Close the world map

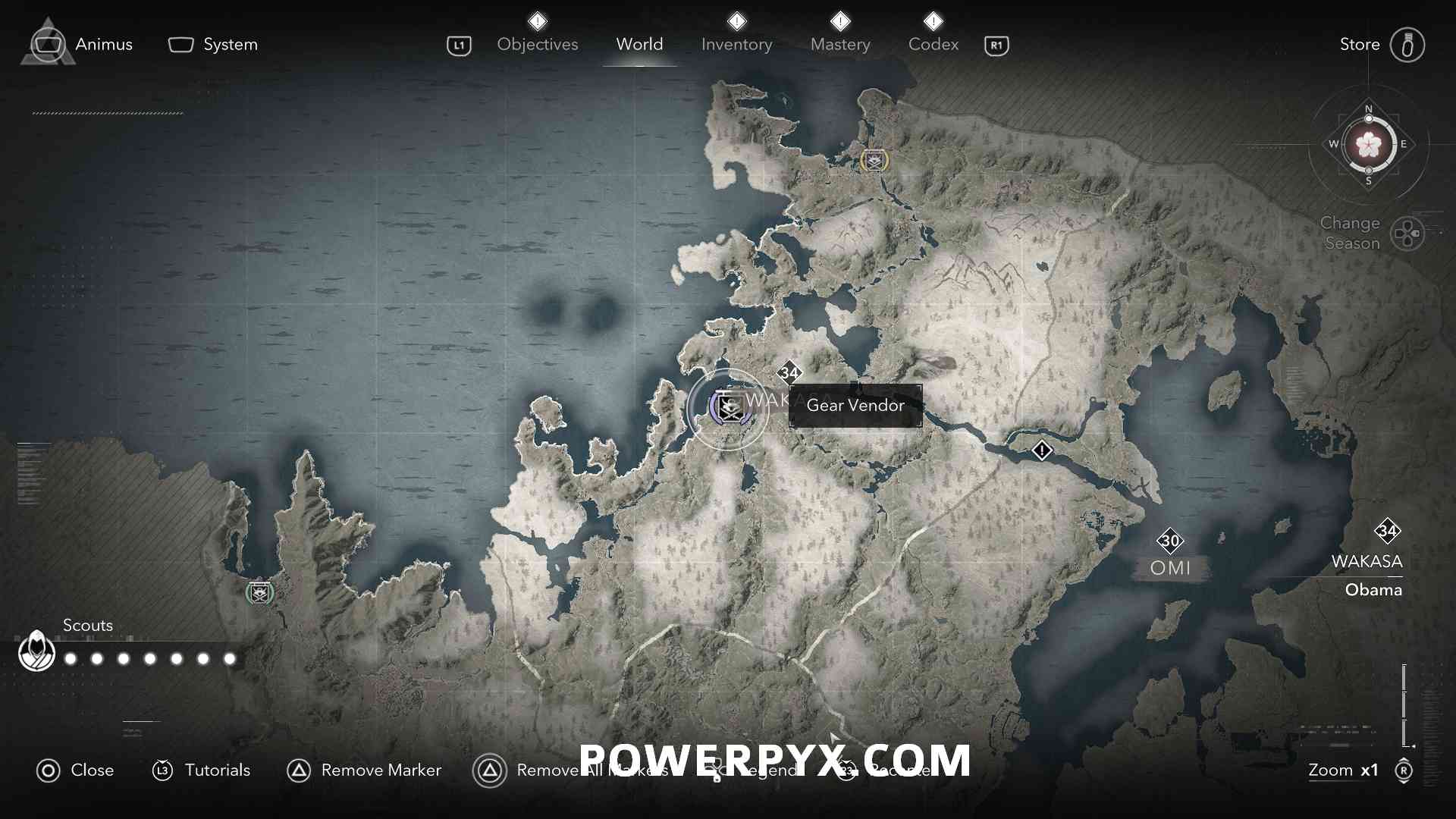coord(75,770)
